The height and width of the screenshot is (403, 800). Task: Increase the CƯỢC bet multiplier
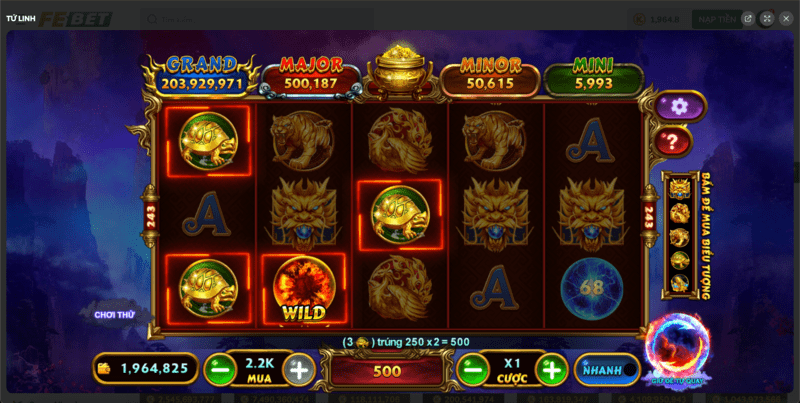pos(551,369)
